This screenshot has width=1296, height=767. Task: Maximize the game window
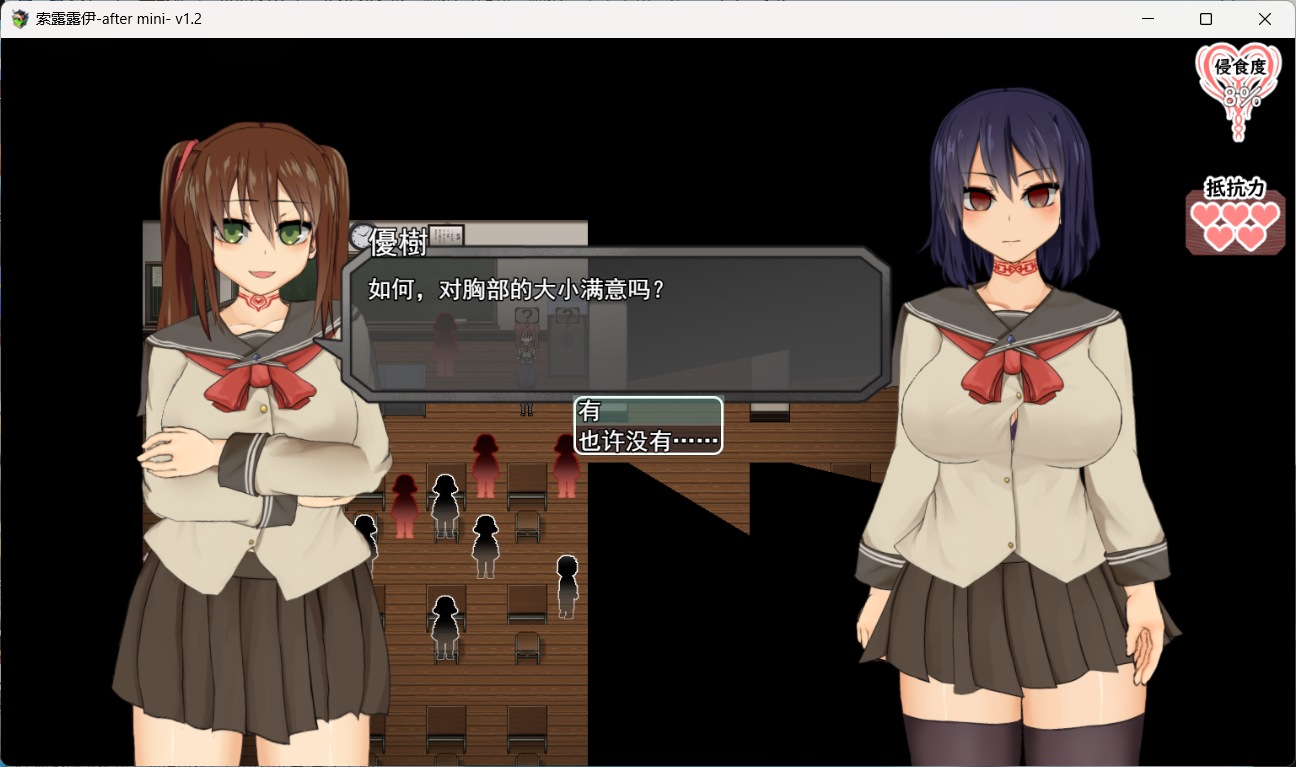point(1206,19)
